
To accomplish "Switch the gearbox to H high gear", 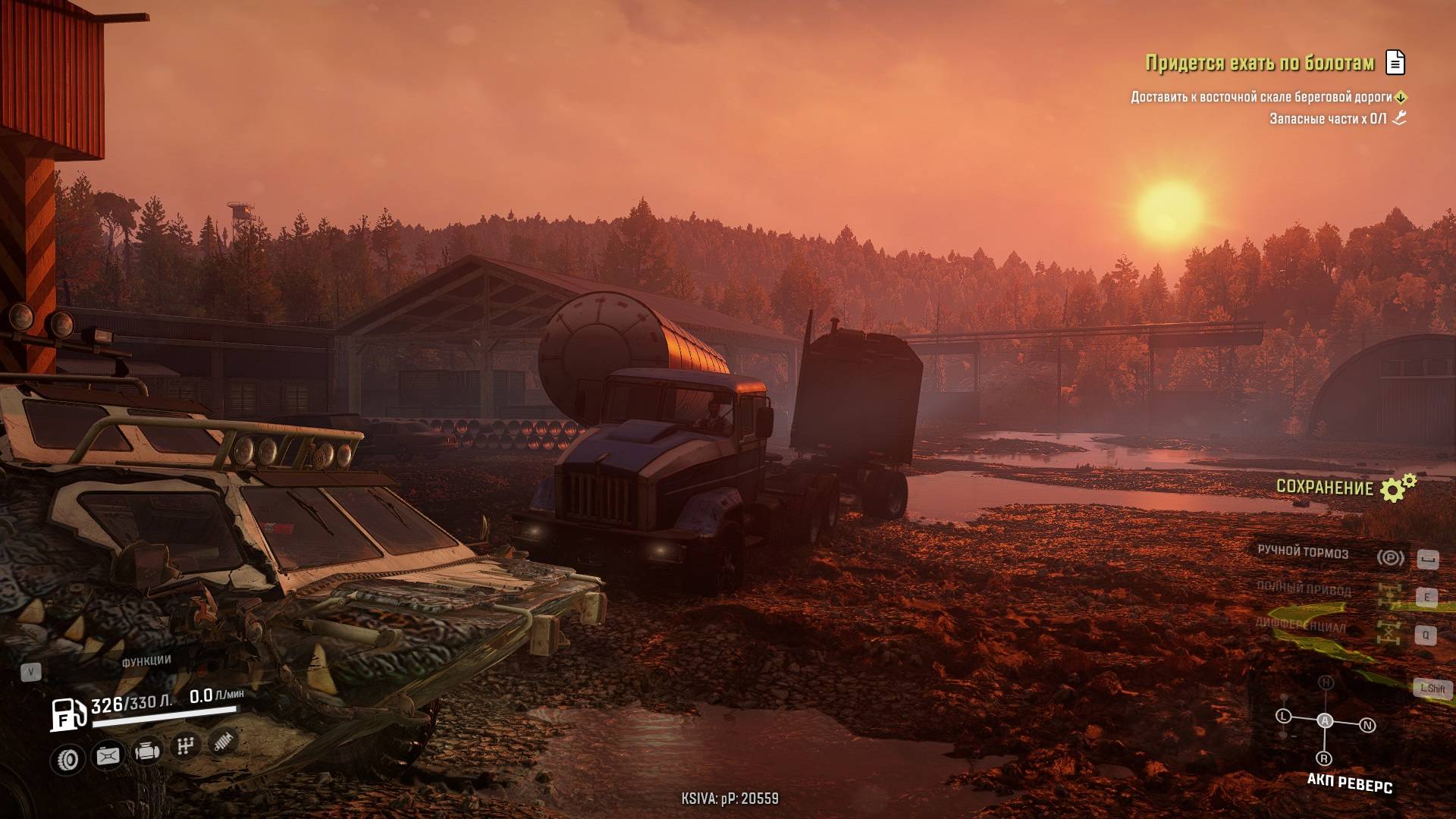I will click(1326, 682).
